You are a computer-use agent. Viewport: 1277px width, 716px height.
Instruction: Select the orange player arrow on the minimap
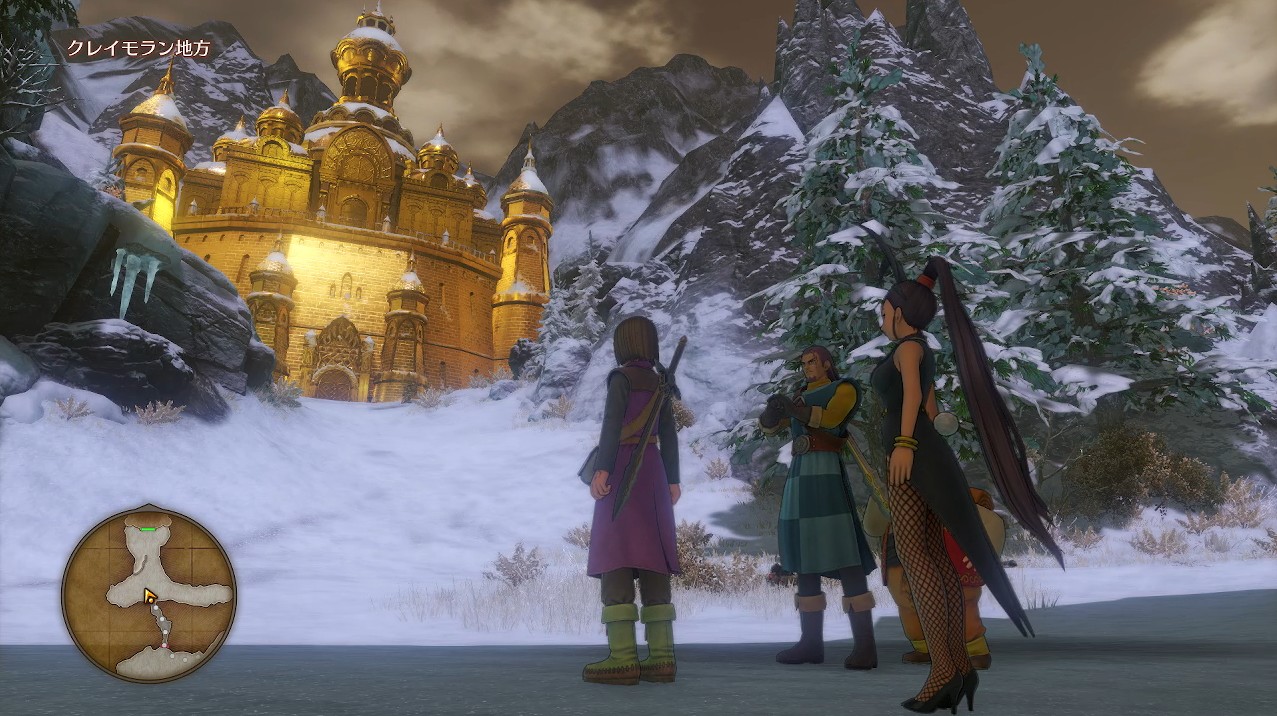click(150, 597)
